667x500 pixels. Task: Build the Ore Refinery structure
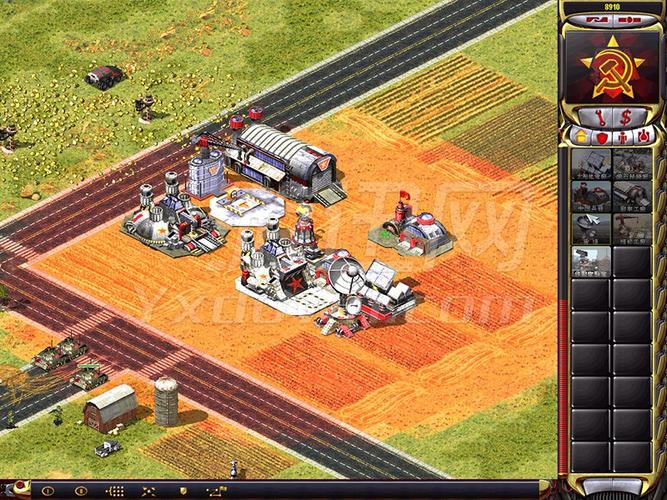pos(632,164)
